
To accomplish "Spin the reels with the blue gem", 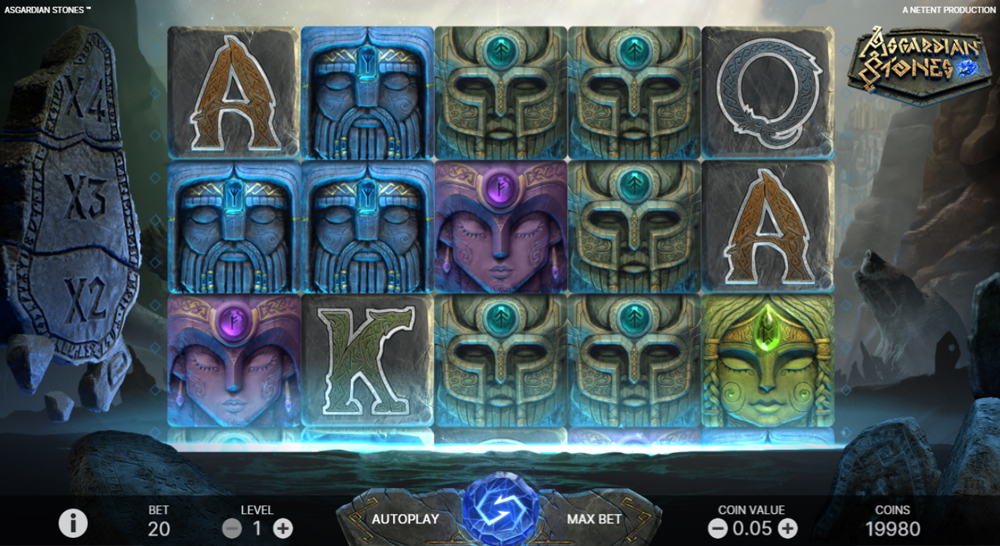I will coord(501,511).
